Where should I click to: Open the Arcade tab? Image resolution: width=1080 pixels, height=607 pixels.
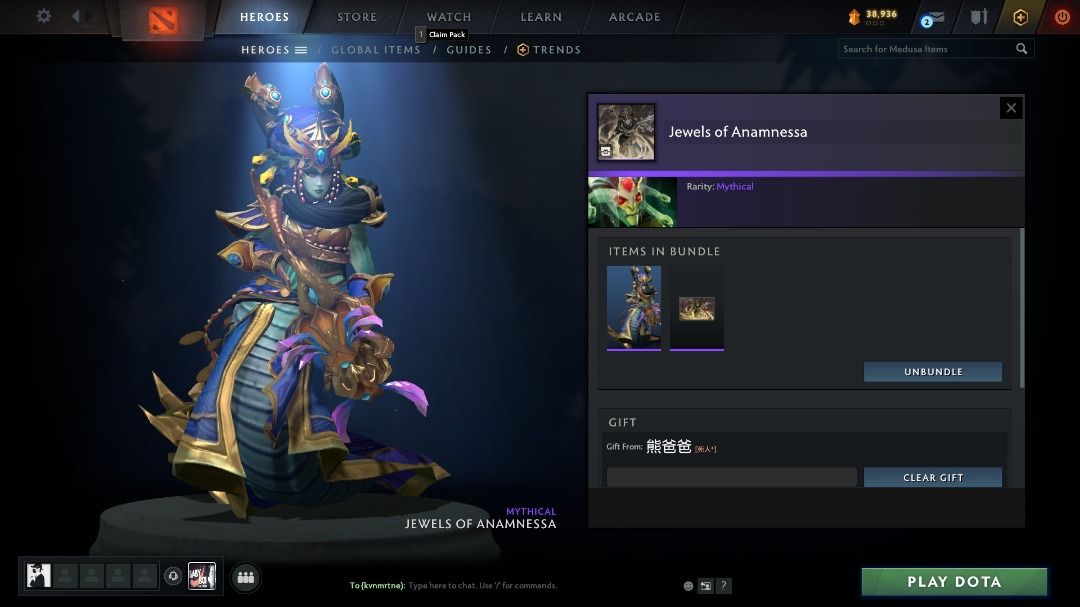[x=635, y=17]
